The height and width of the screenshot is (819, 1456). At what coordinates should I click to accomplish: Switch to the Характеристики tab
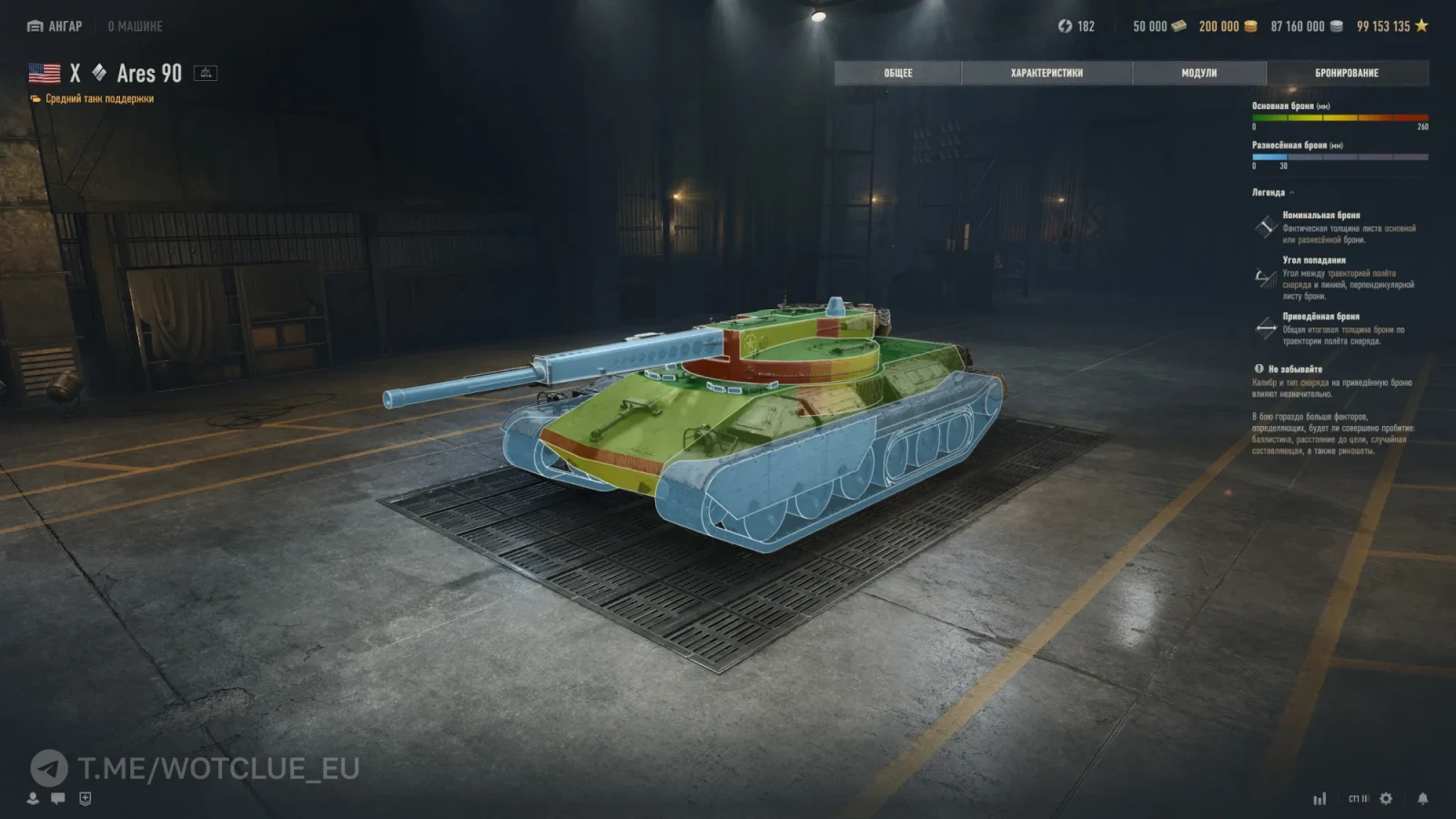[1046, 73]
